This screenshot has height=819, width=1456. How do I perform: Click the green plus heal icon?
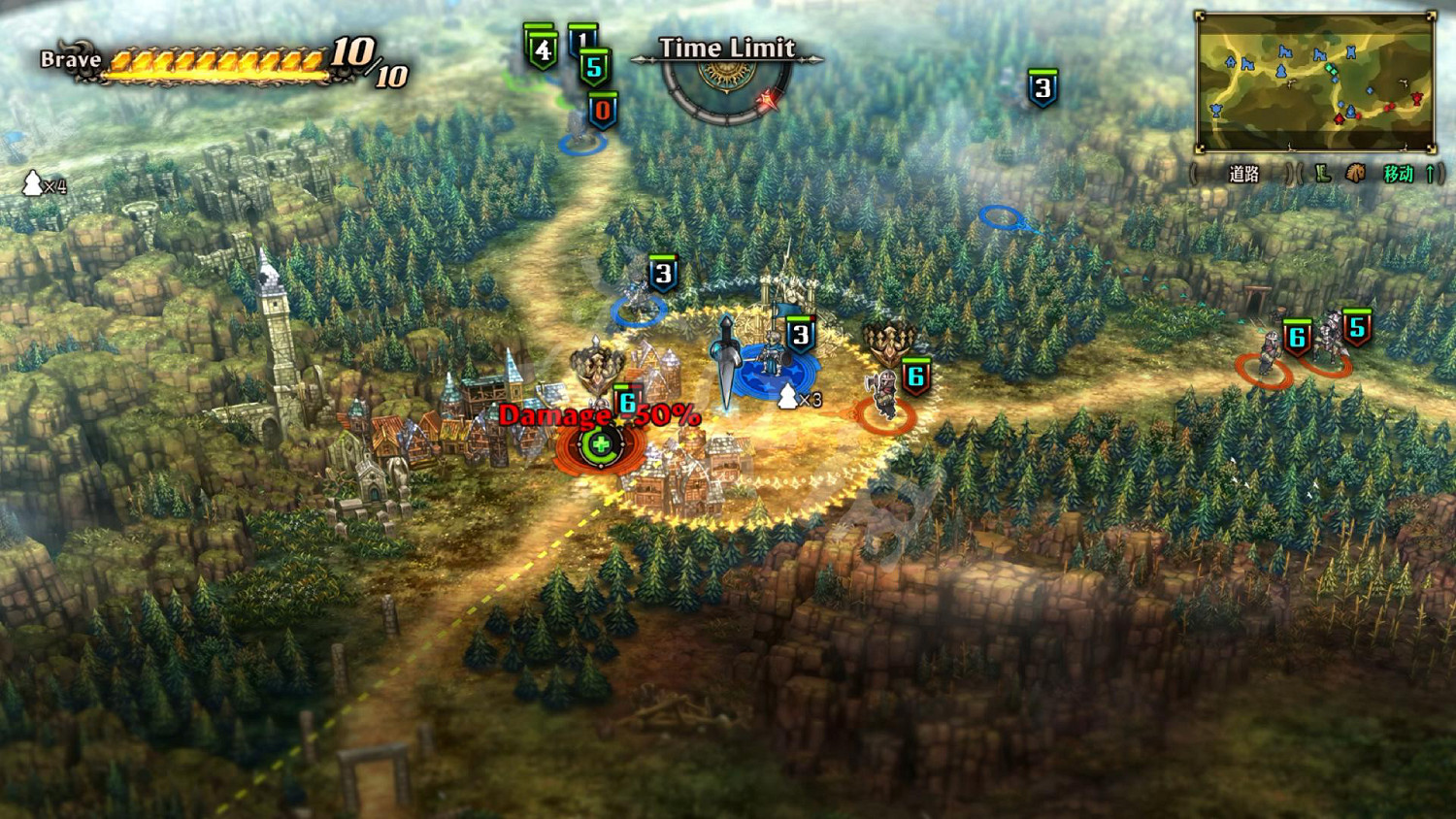pos(601,446)
